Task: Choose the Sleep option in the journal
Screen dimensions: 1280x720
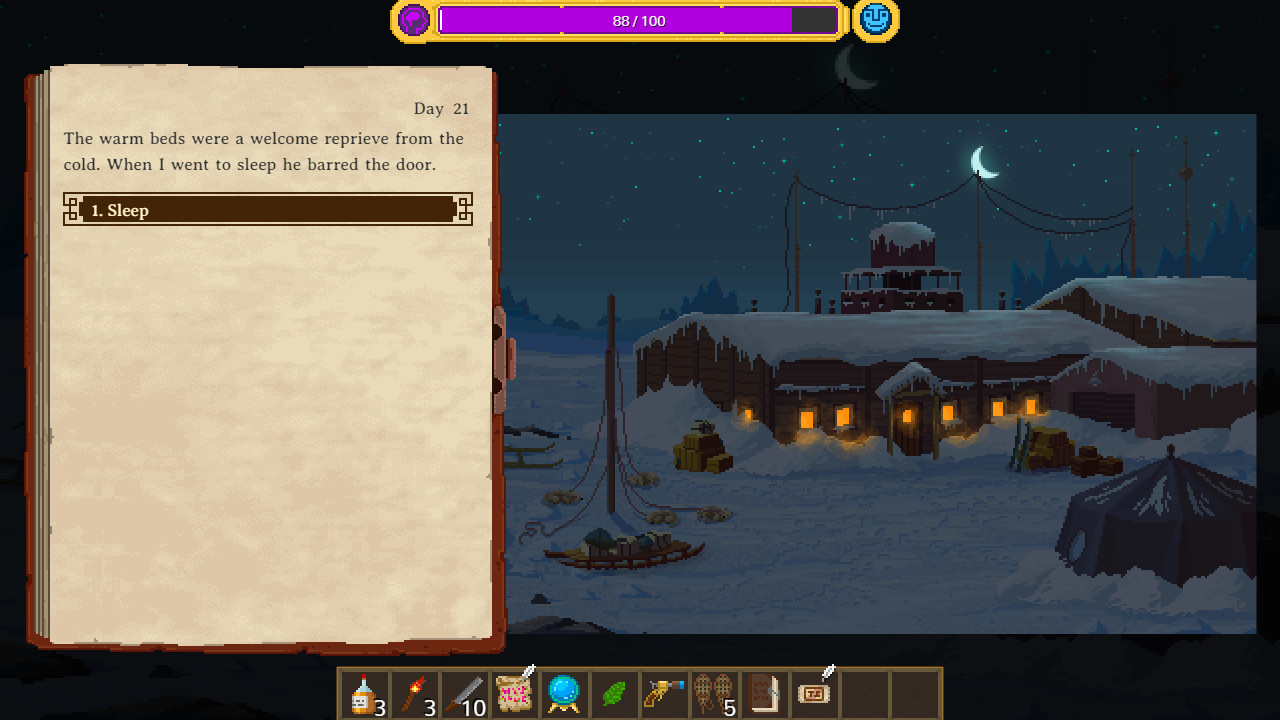Action: pos(267,210)
